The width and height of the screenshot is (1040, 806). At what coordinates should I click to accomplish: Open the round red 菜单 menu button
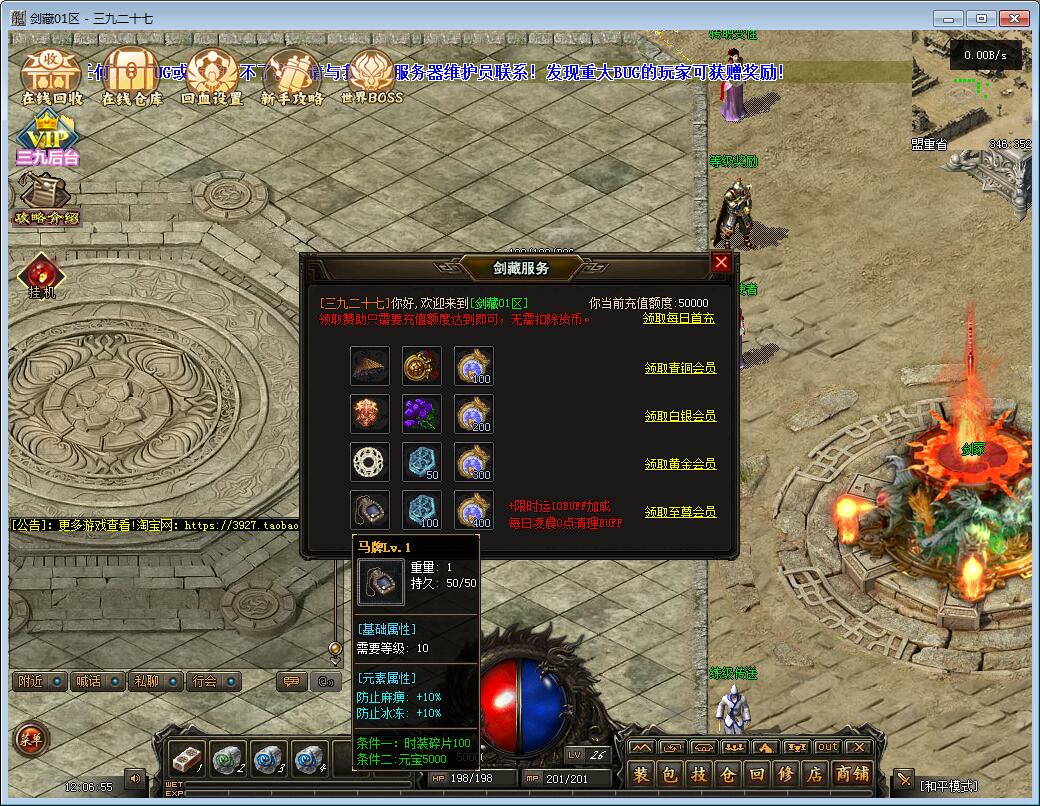(29, 741)
